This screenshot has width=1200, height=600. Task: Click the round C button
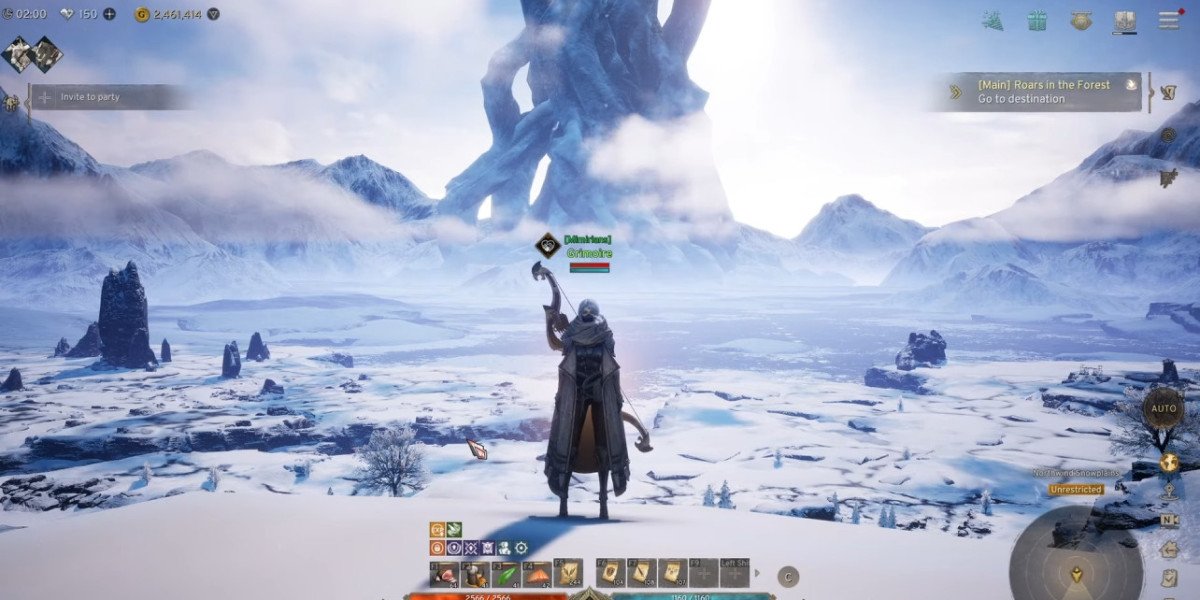click(x=788, y=575)
